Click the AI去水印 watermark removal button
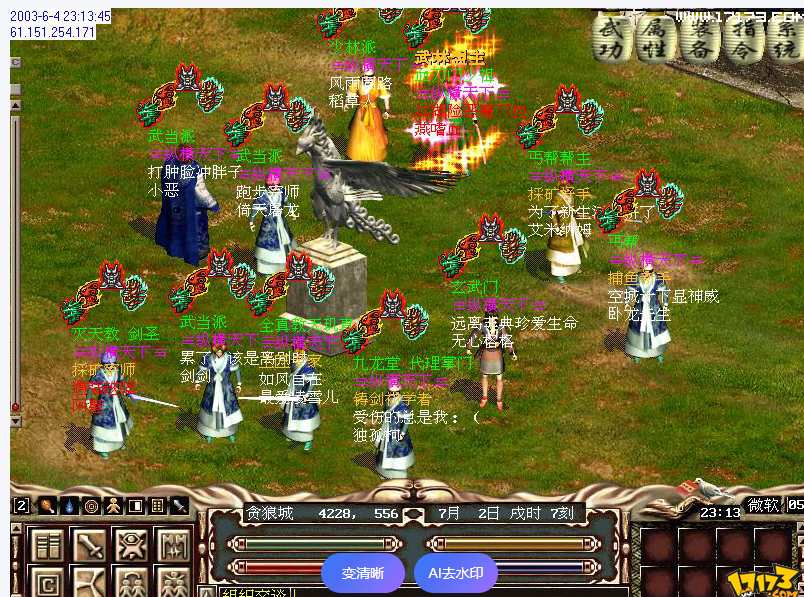 [x=455, y=574]
